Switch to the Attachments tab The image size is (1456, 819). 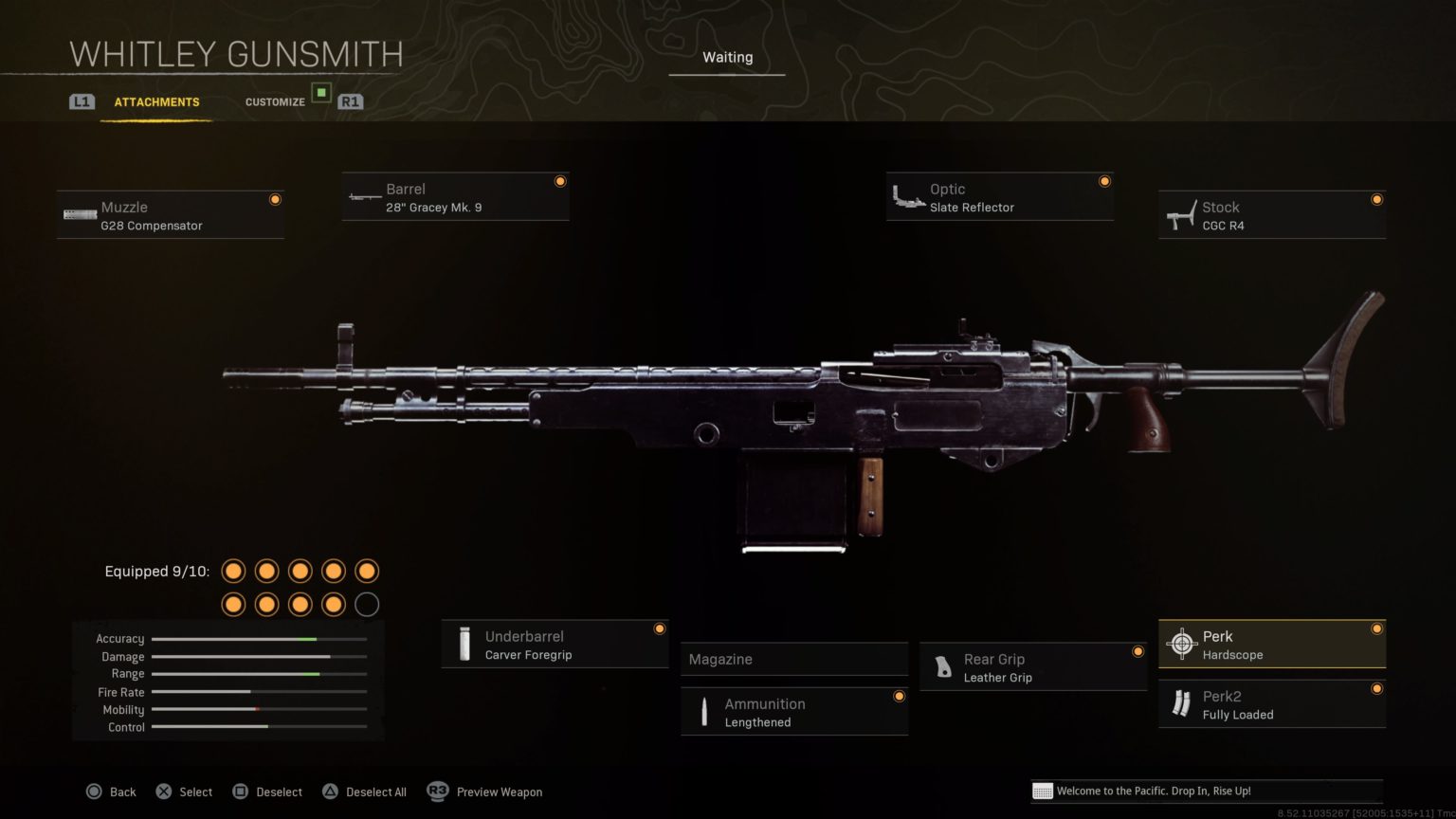pos(156,102)
